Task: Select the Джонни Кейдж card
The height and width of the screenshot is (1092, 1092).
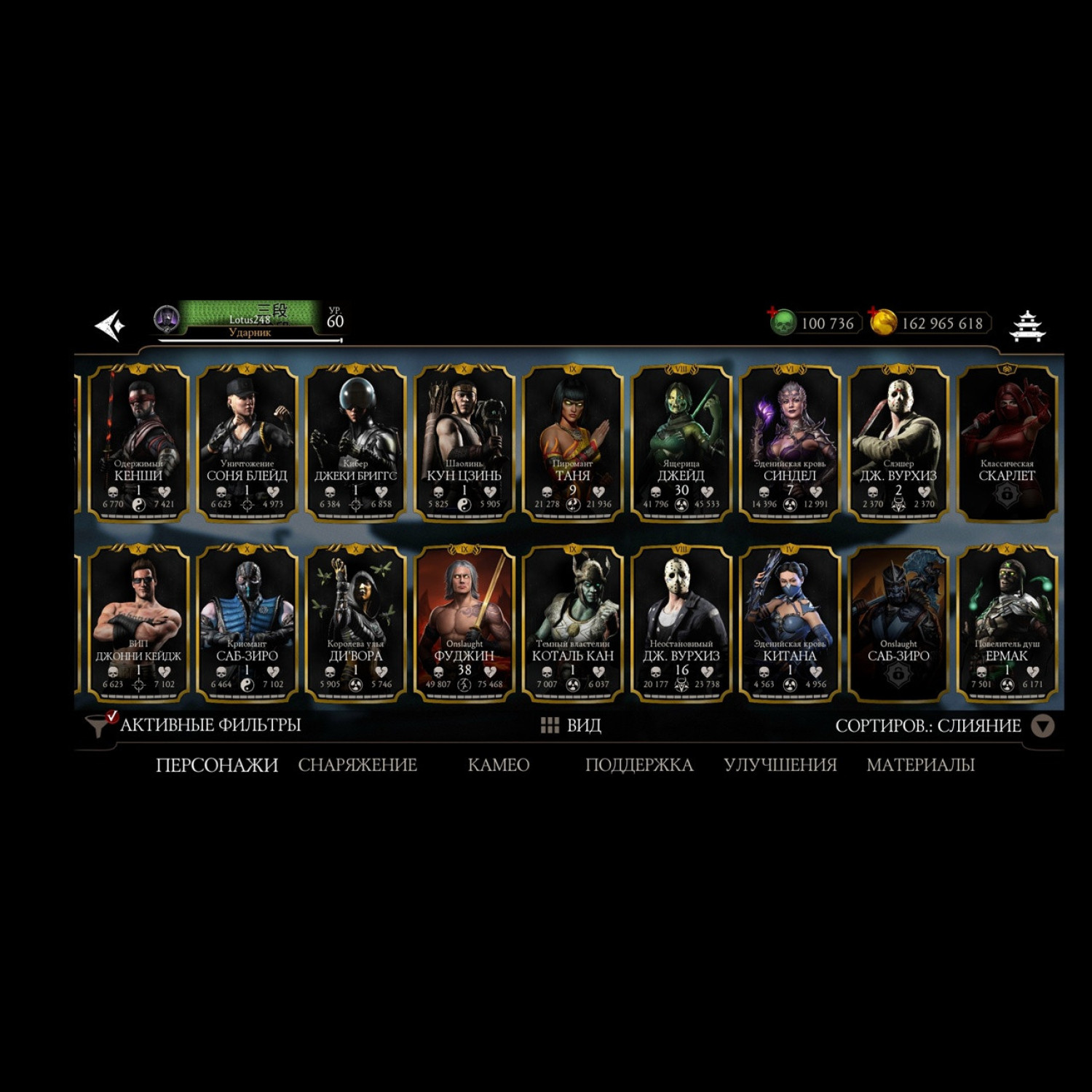Action: pyautogui.click(x=138, y=623)
